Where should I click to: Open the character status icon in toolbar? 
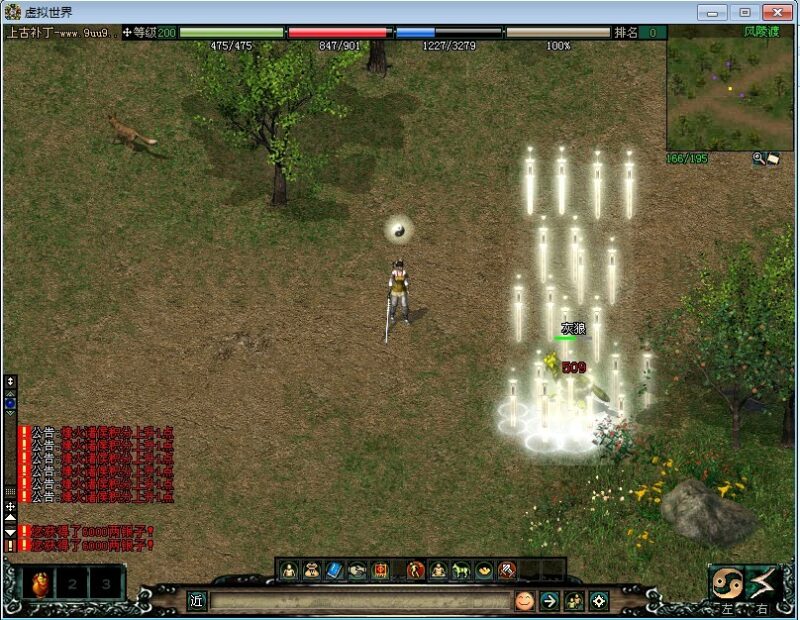tap(289, 570)
